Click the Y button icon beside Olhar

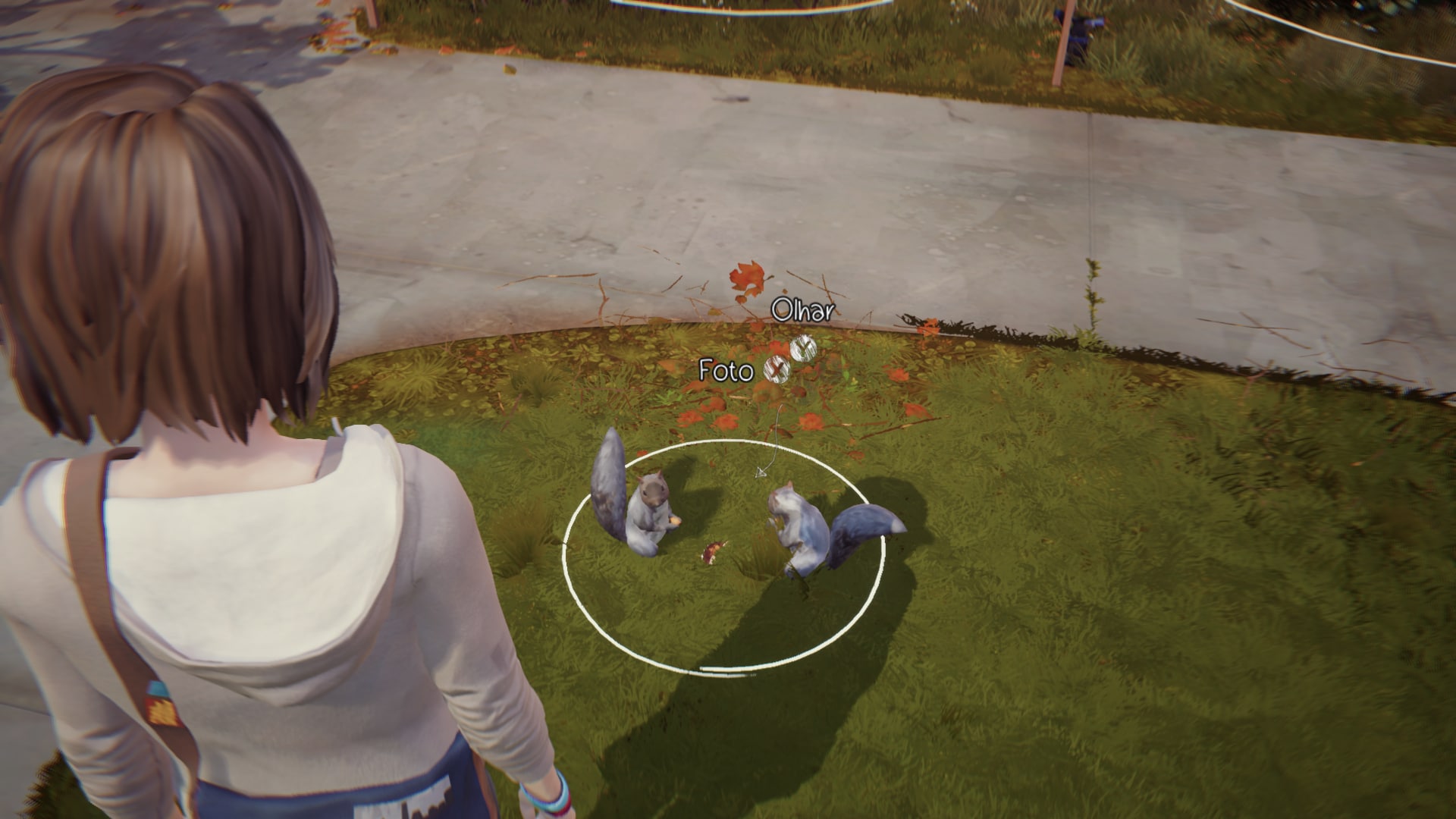click(804, 348)
